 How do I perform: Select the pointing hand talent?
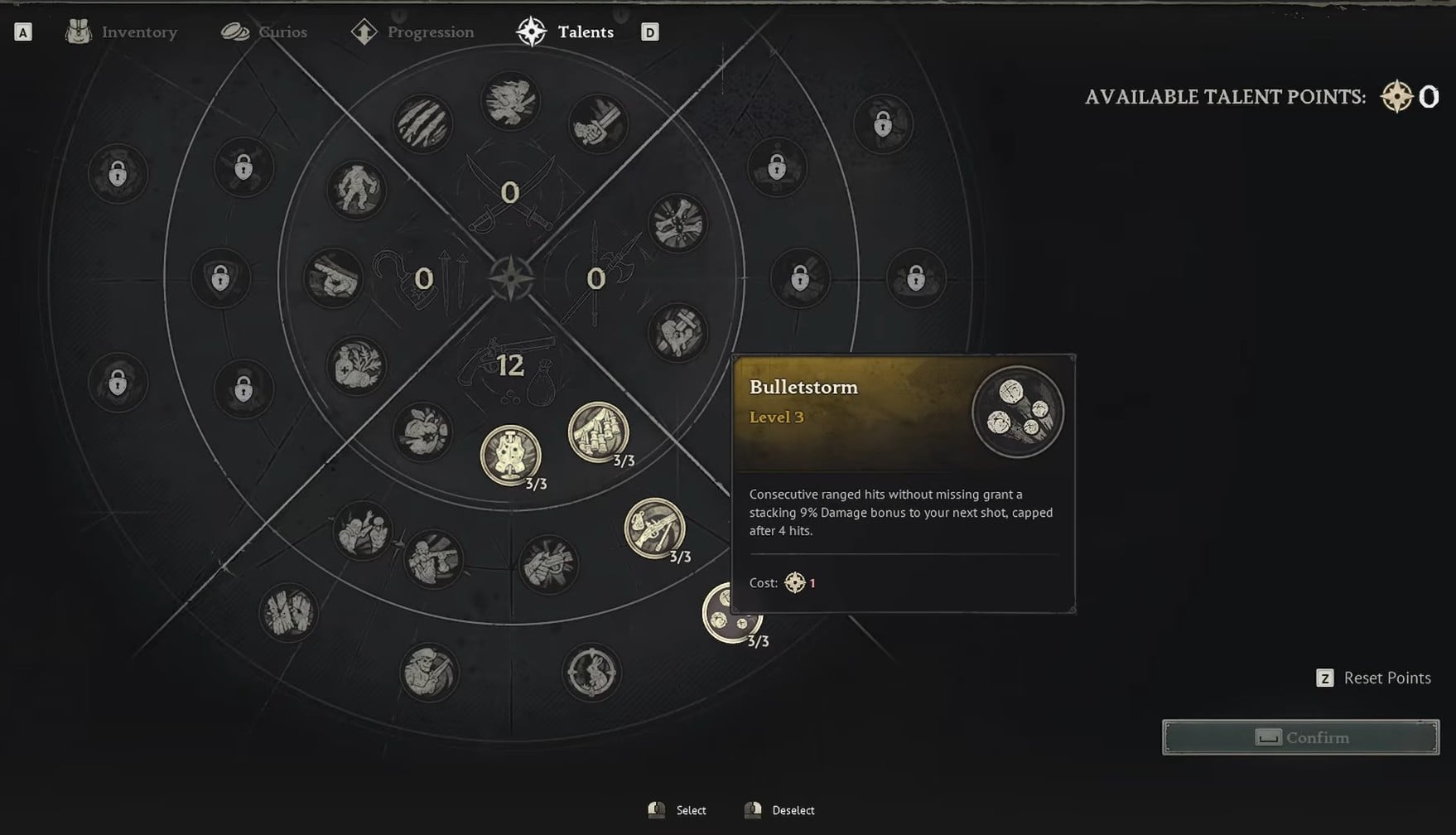pos(334,278)
